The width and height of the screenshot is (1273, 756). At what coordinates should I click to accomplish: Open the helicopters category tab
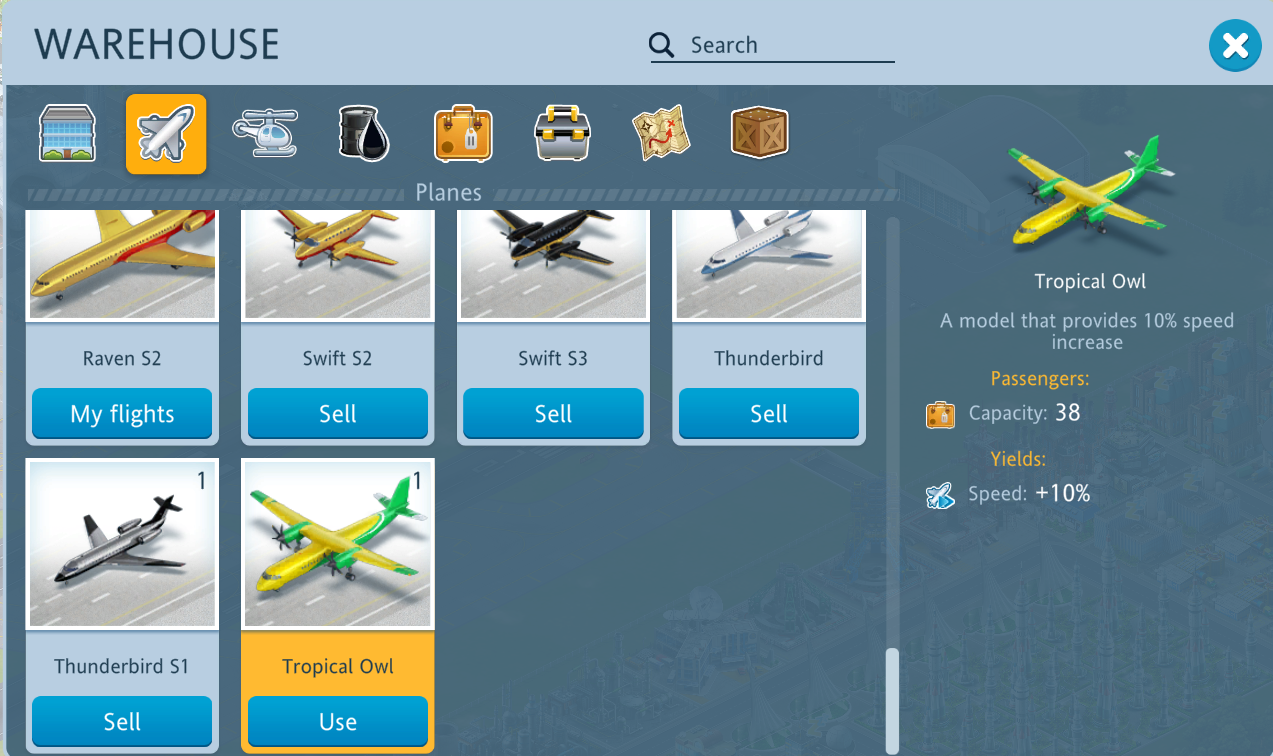[x=265, y=134]
